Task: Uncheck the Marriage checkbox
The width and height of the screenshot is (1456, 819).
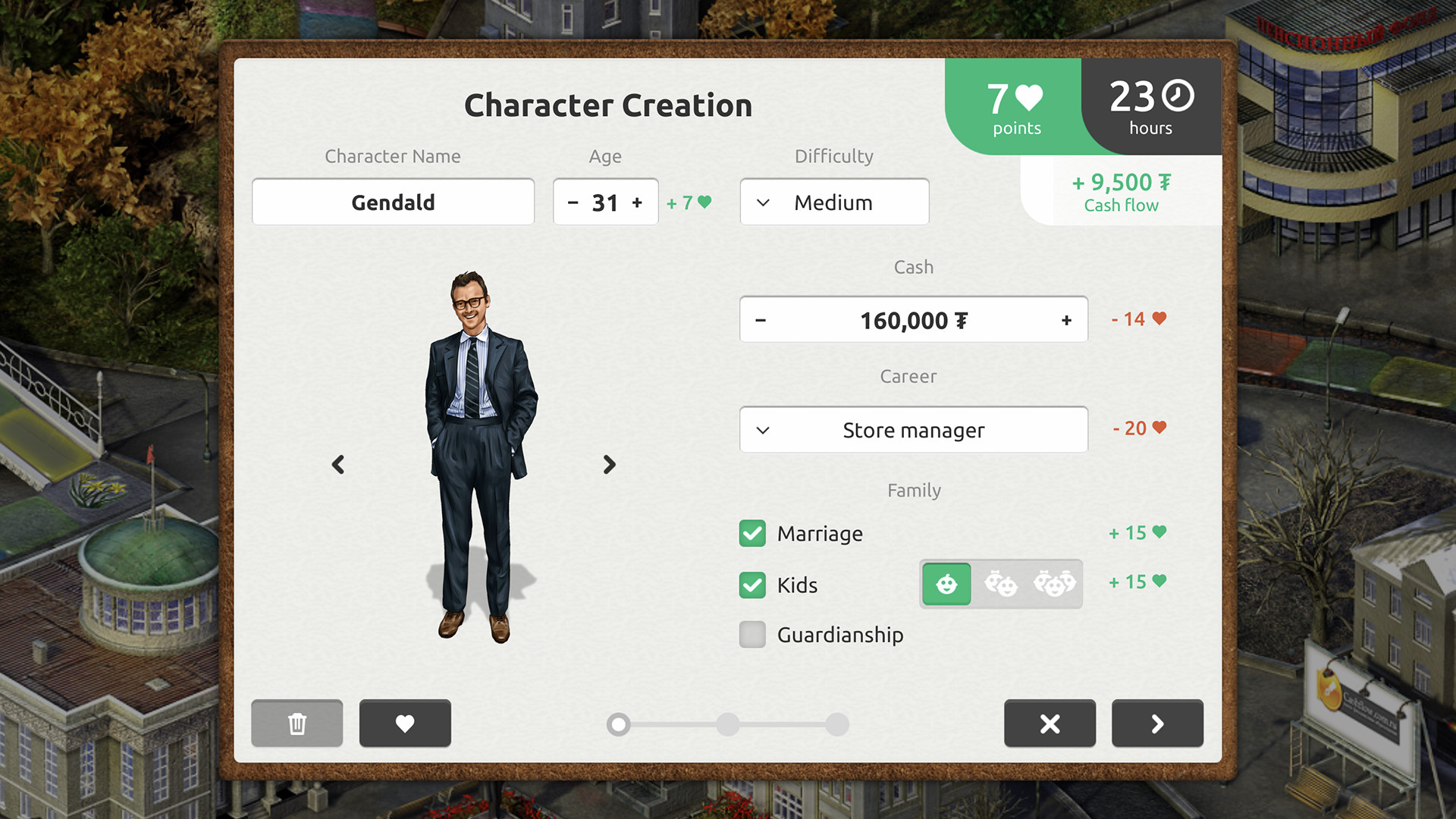Action: click(x=752, y=533)
